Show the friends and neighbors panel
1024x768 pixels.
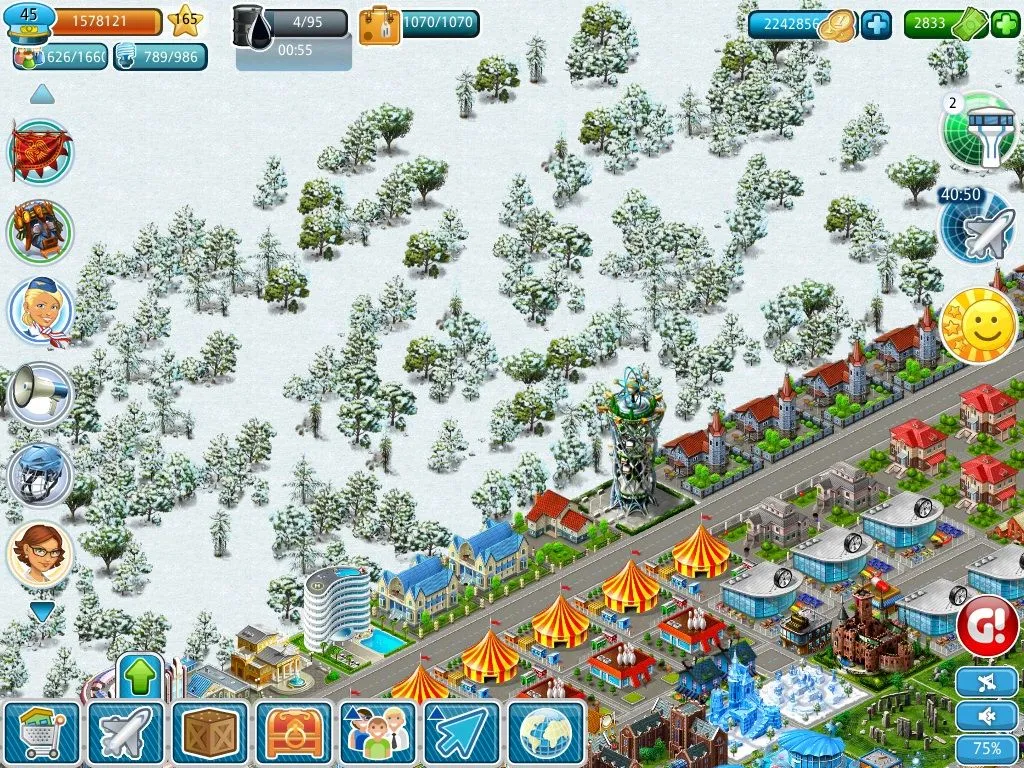click(x=378, y=733)
